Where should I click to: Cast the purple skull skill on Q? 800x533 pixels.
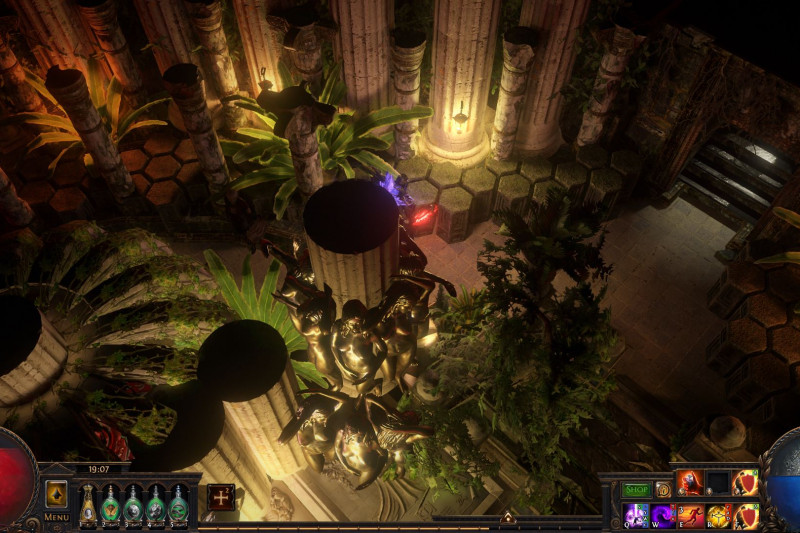click(x=636, y=516)
